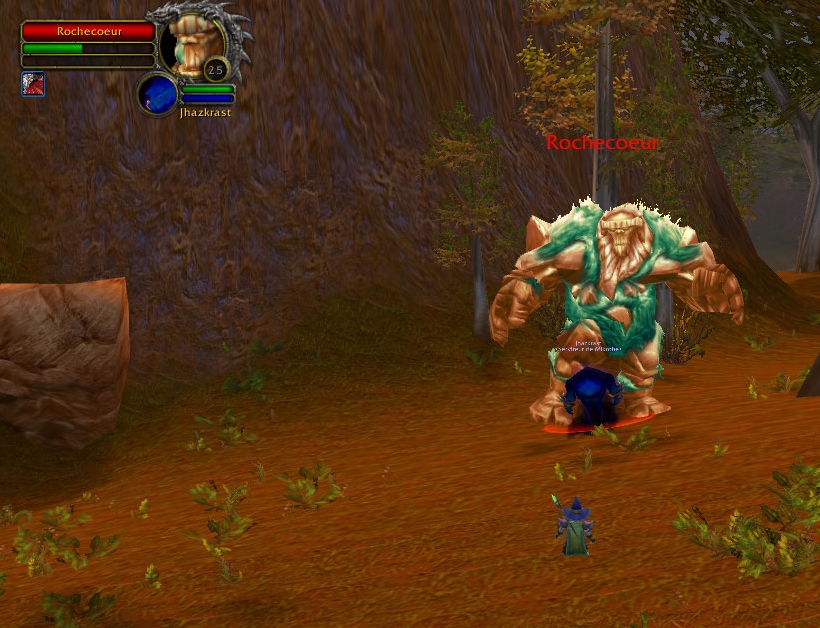Select the Rochecoeur name plate in target frame
The height and width of the screenshot is (628, 820).
pos(88,31)
